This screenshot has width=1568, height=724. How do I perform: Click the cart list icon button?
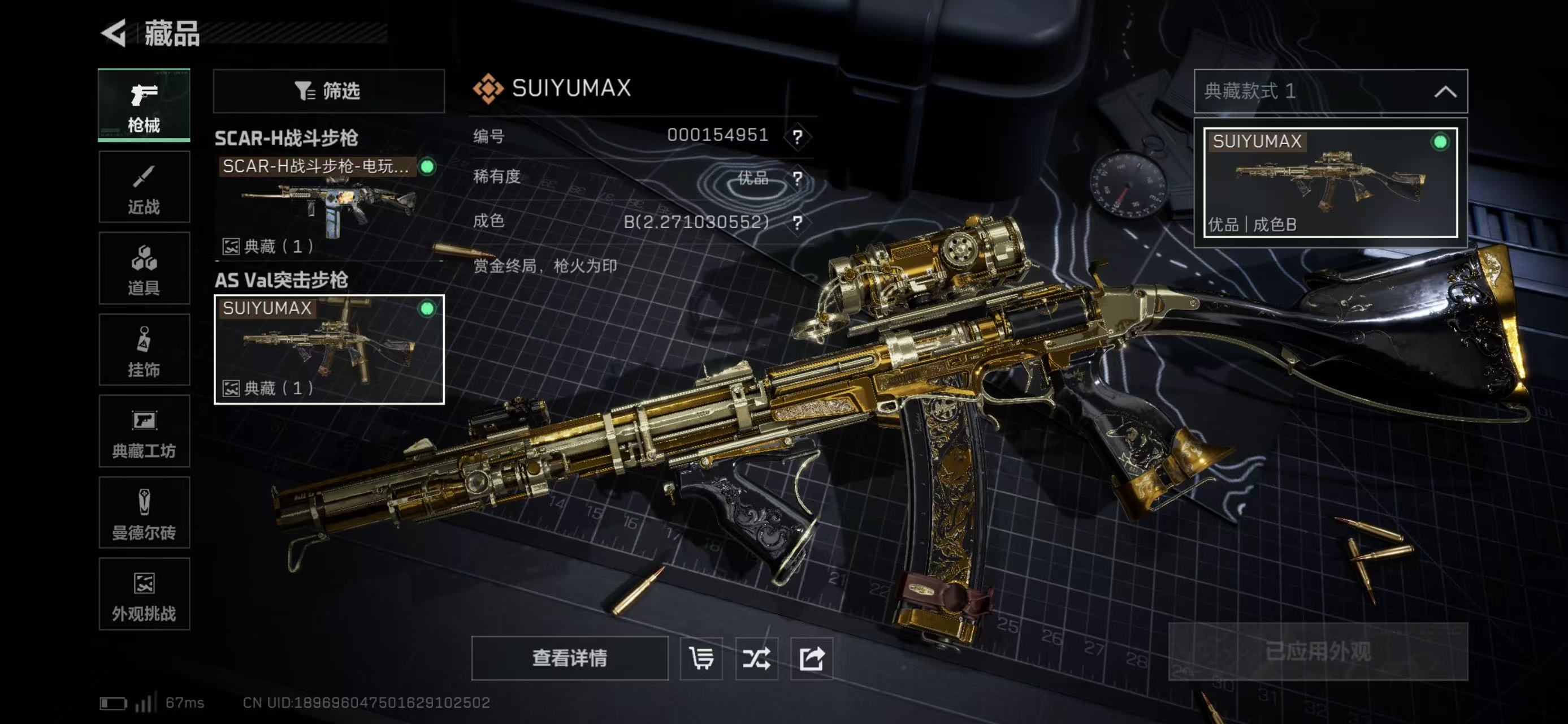[x=701, y=658]
